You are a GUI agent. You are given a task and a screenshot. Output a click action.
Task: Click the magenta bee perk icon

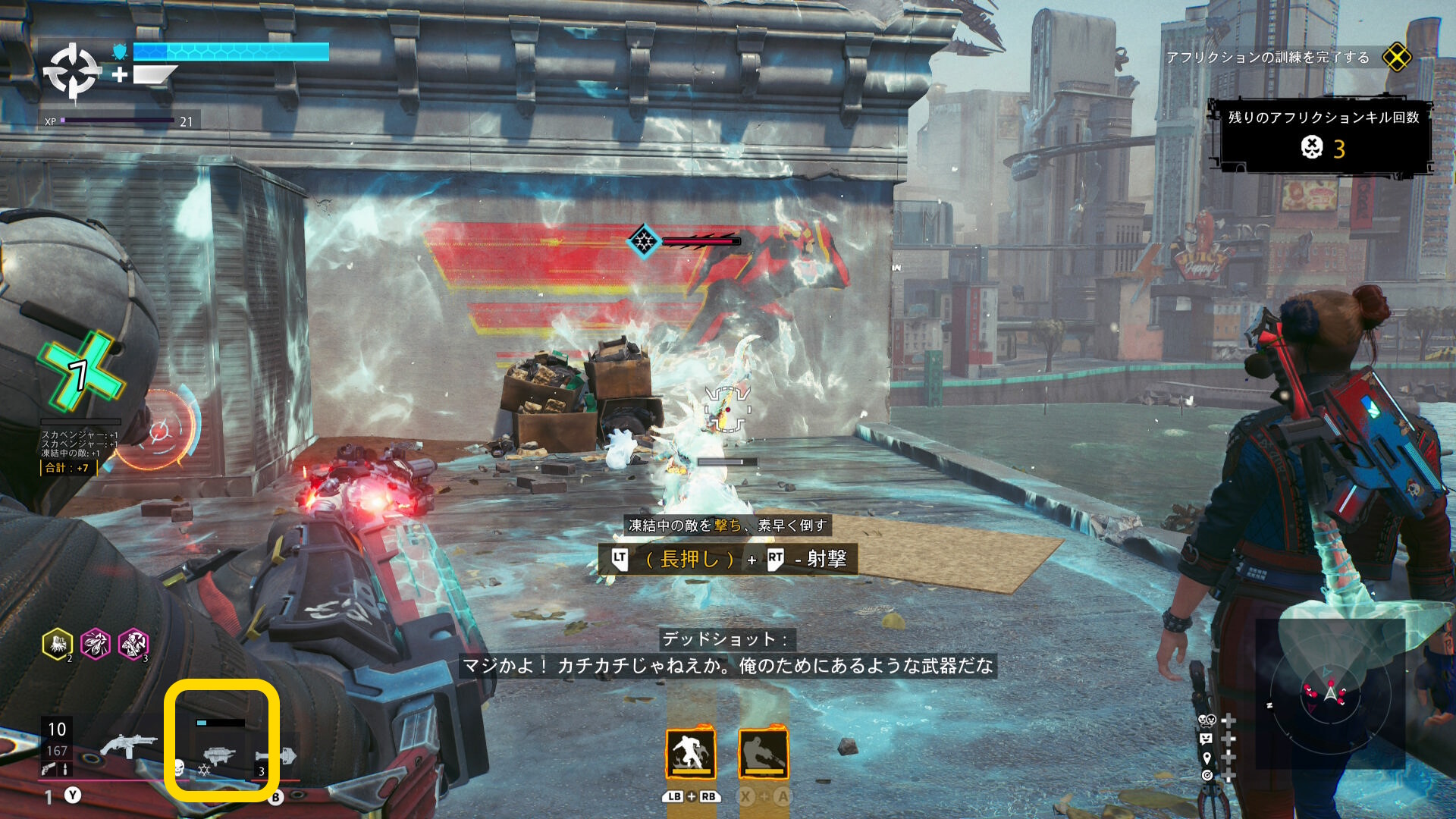coord(96,645)
